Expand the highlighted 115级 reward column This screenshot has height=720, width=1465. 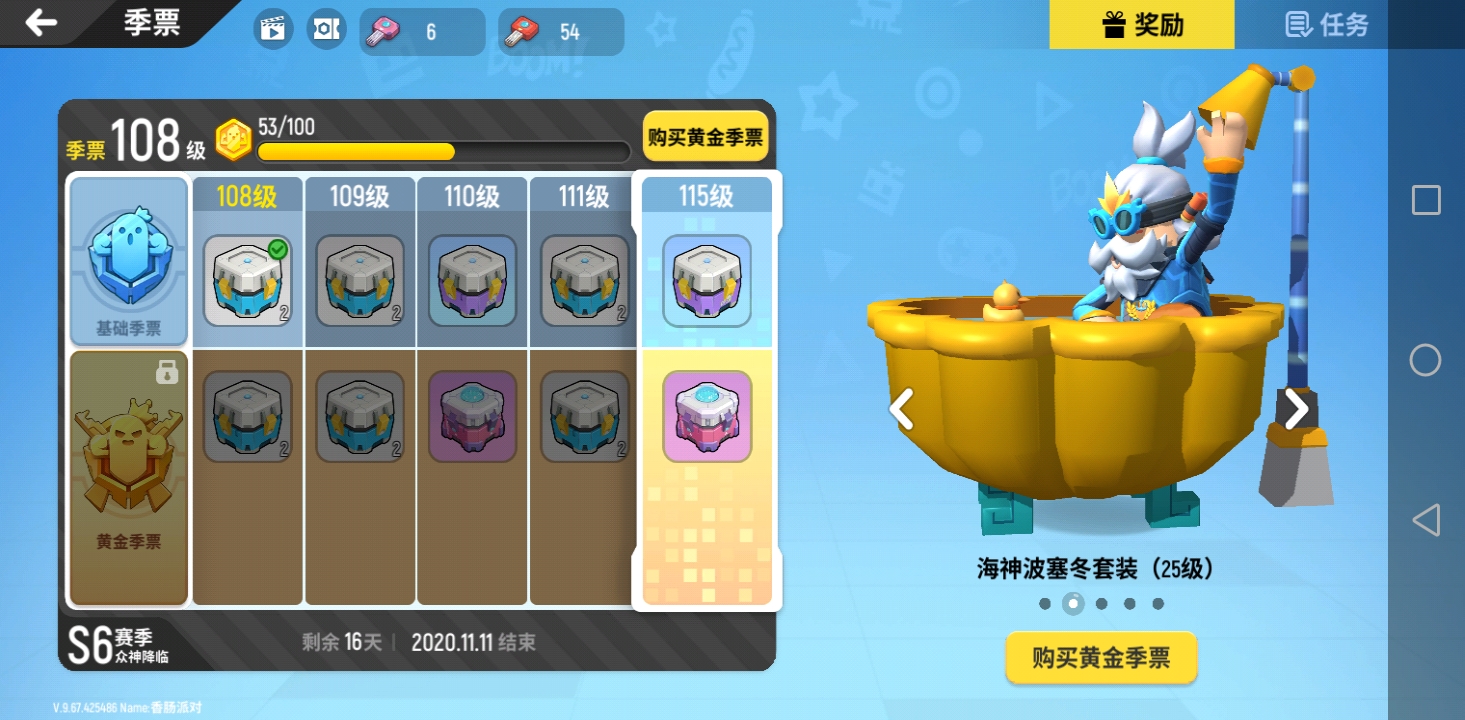pyautogui.click(x=706, y=196)
